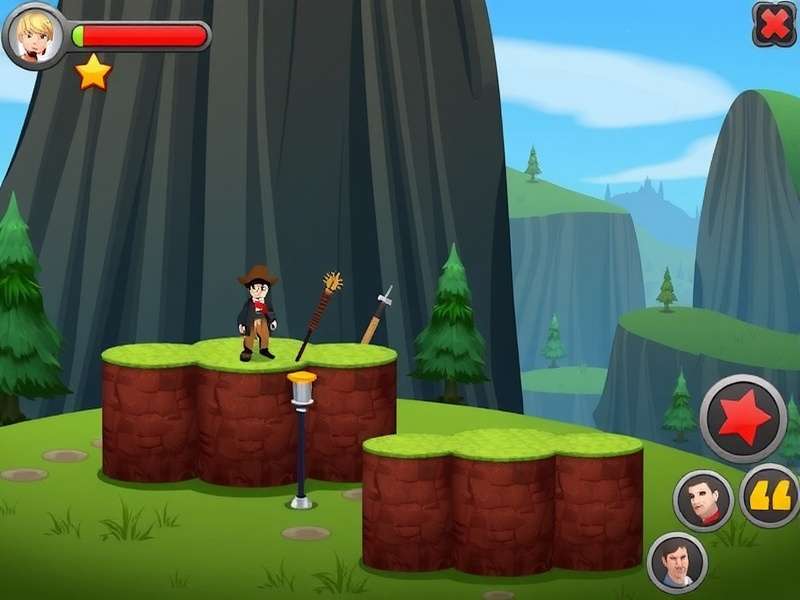
Task: Choose the dark-haired man in blue shirt
Action: tap(677, 562)
